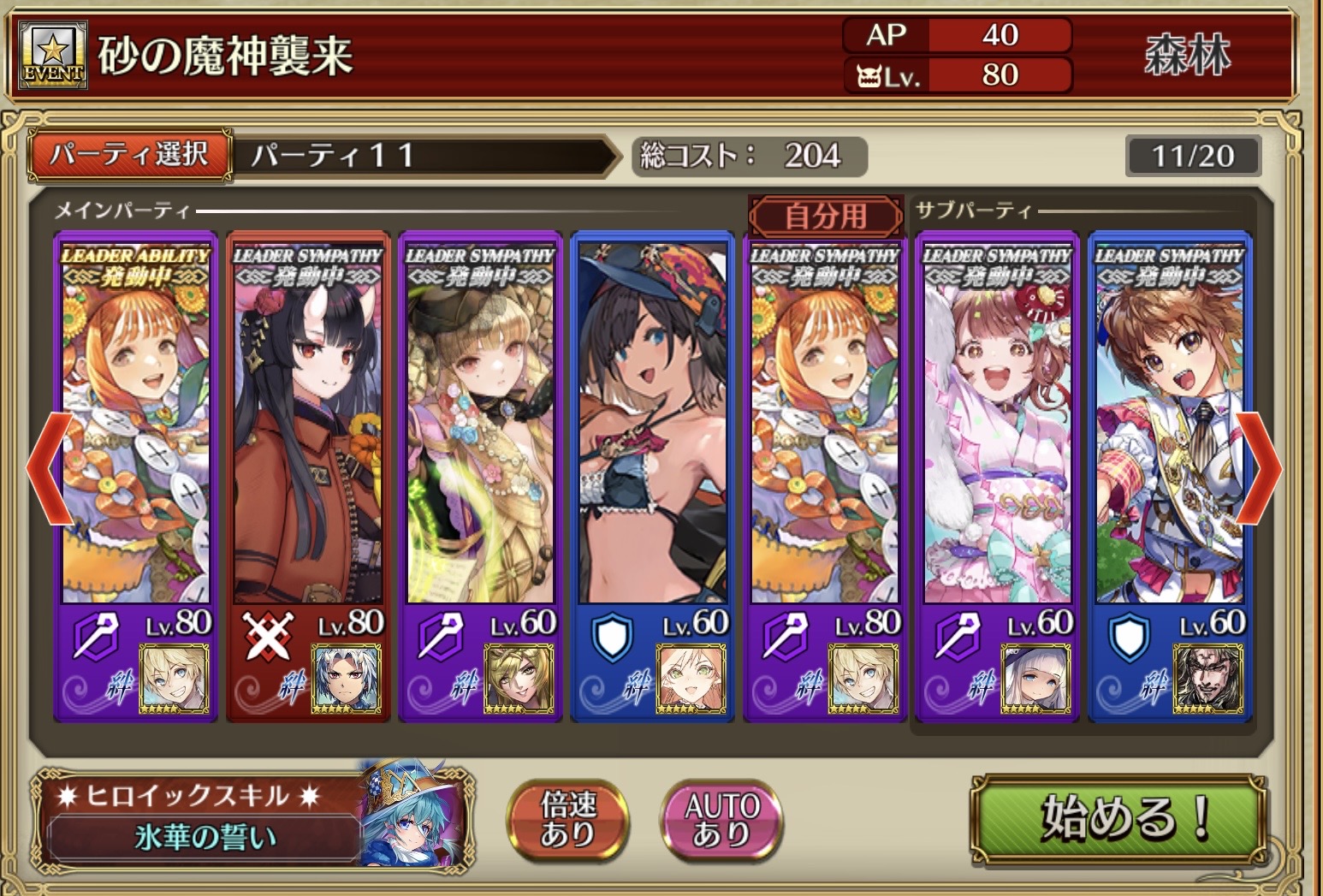Select the dark-skinned swimsuit girl card
Viewport: 1323px width, 896px height.
pyautogui.click(x=652, y=428)
